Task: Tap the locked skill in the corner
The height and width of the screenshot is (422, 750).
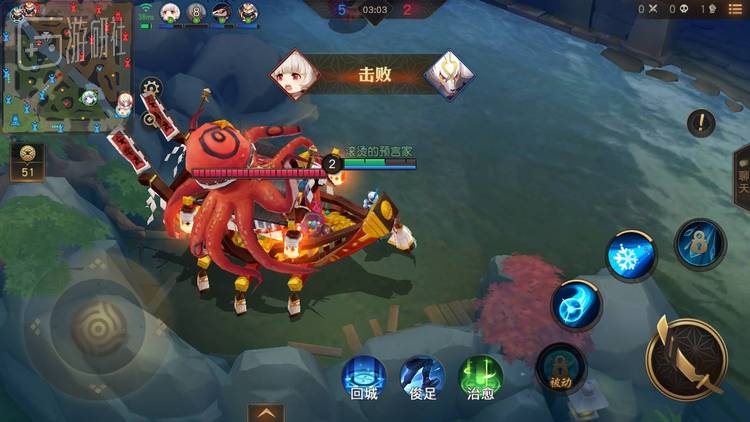Action: [x=700, y=243]
